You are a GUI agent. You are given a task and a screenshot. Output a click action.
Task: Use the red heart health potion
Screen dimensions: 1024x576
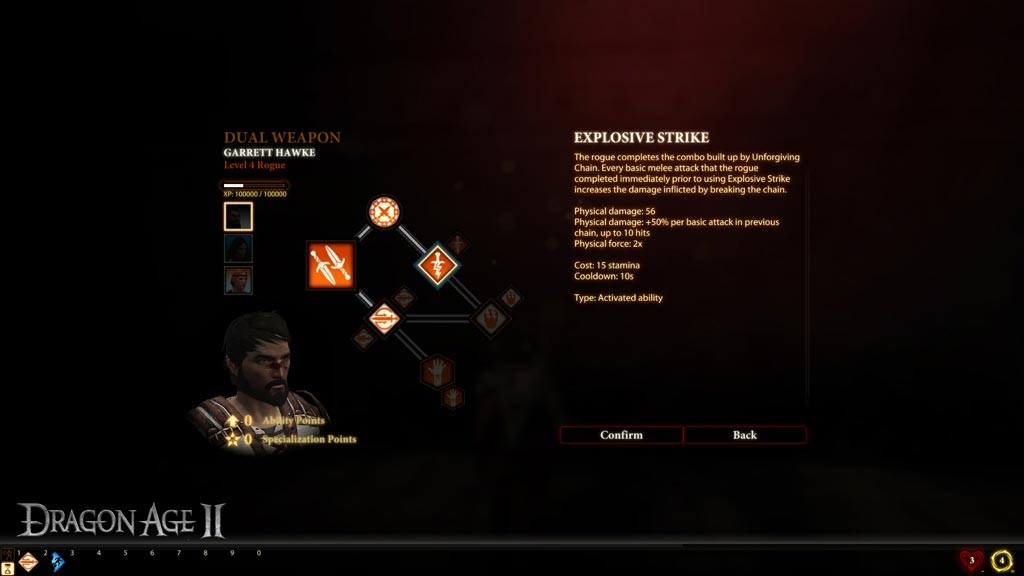[971, 561]
